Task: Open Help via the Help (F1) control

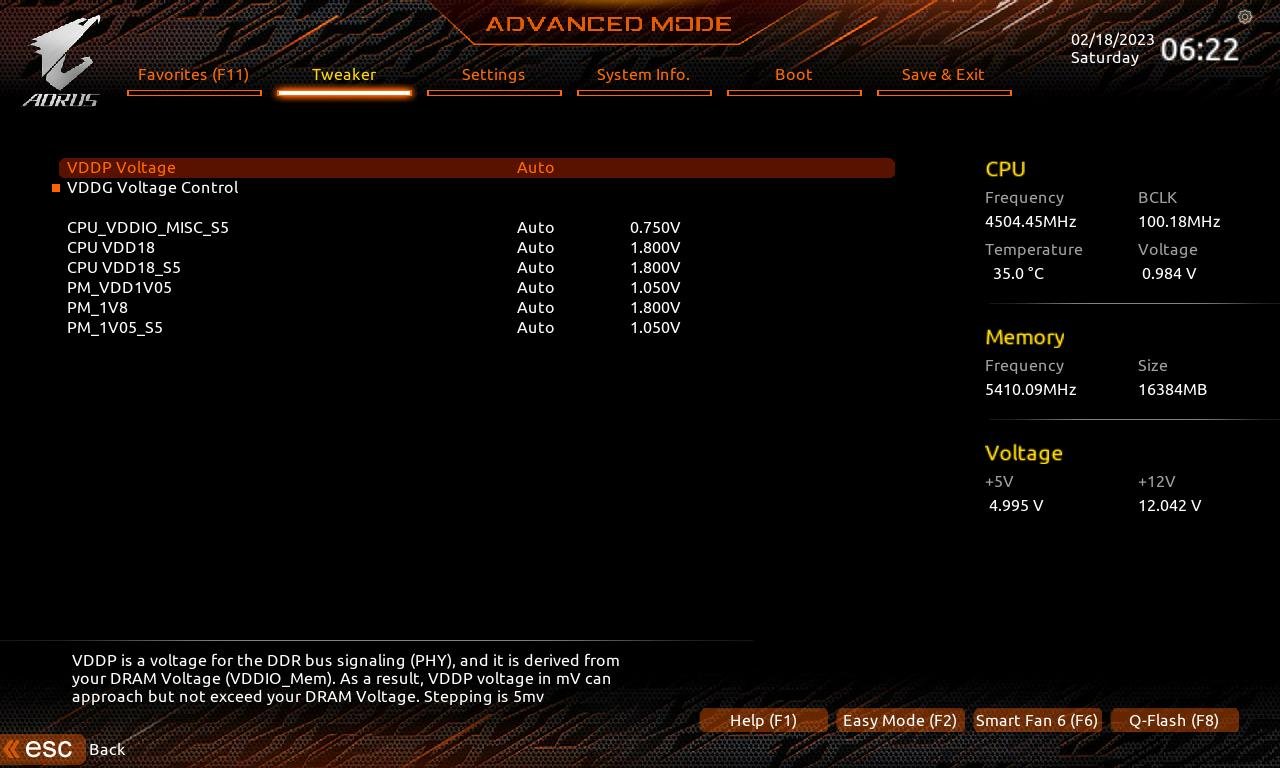Action: 763,720
